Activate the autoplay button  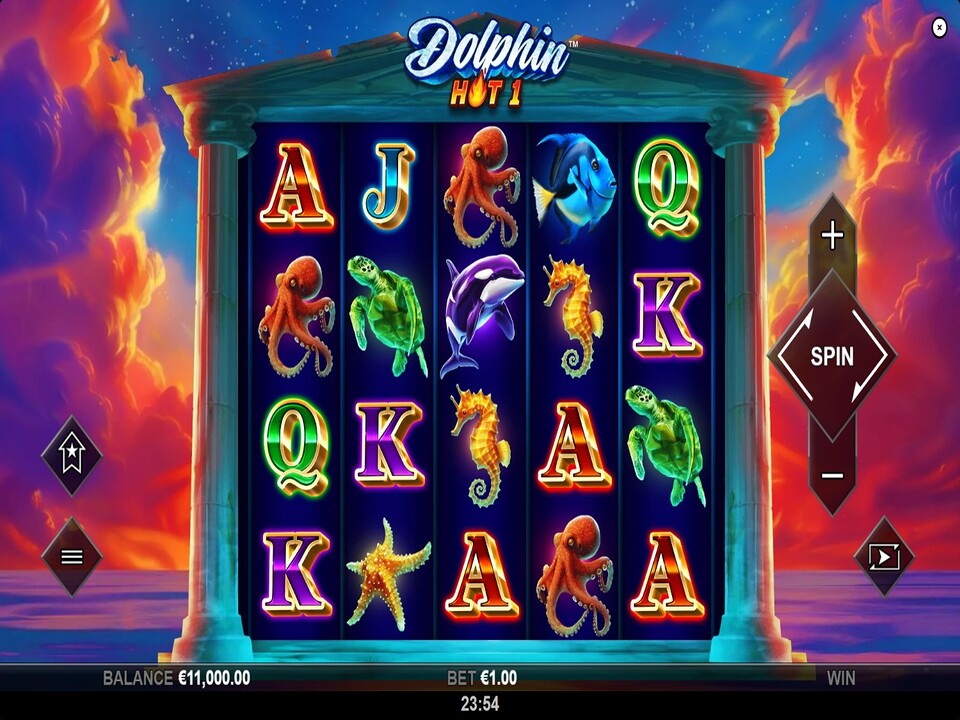886,557
